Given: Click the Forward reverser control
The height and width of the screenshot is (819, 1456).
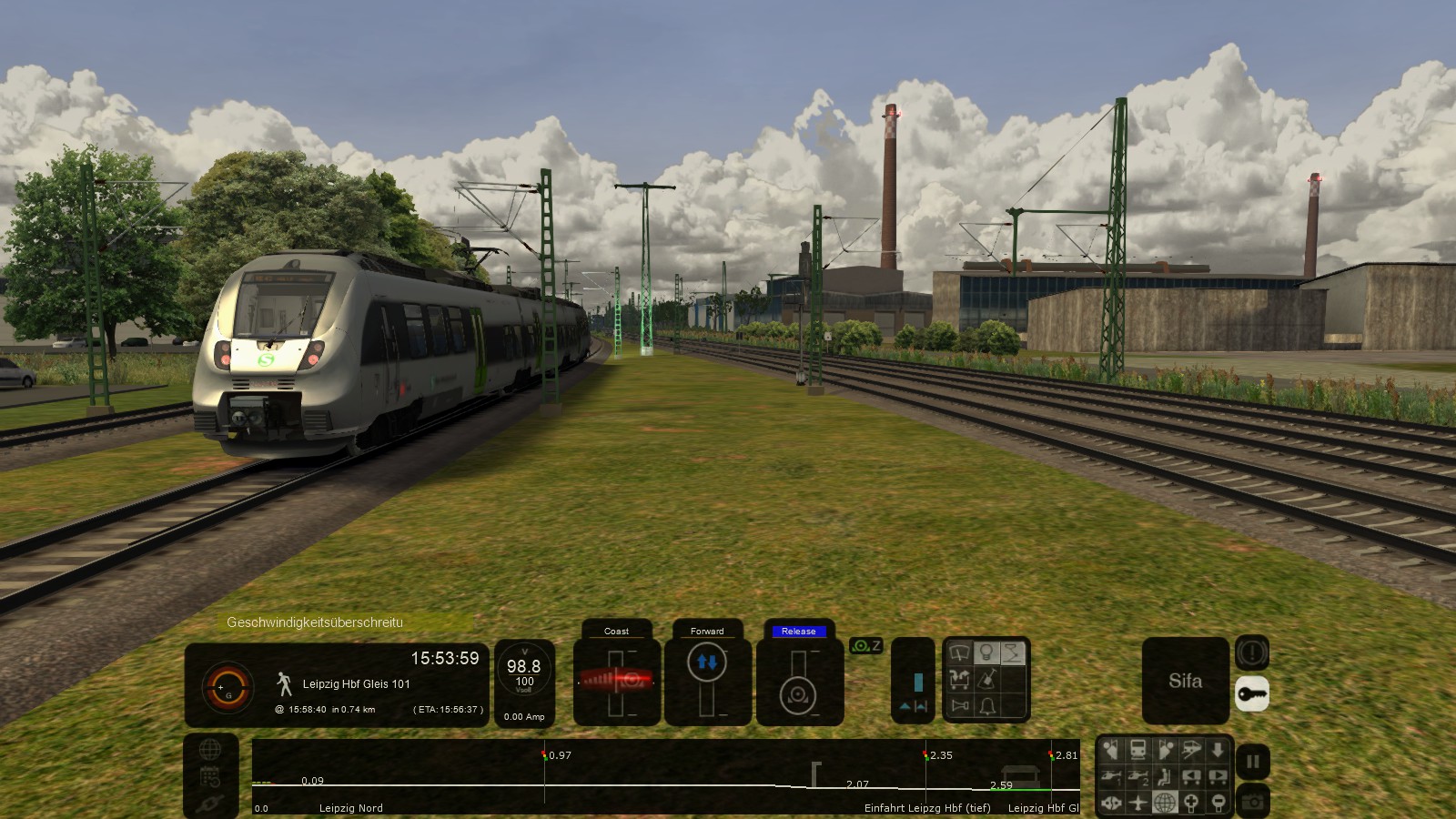Looking at the screenshot, I should (707, 680).
